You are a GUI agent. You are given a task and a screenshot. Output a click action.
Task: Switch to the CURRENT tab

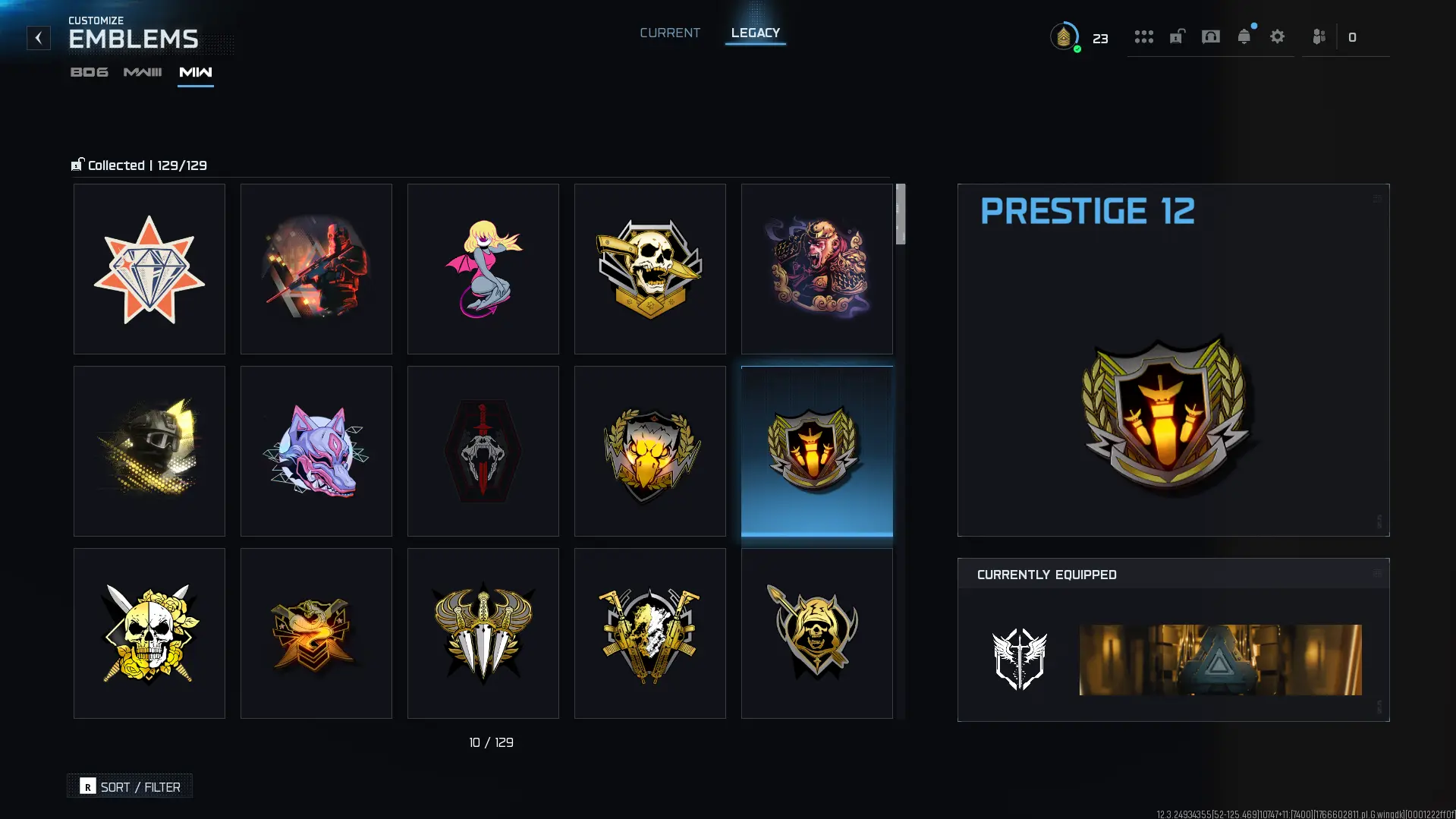(670, 33)
